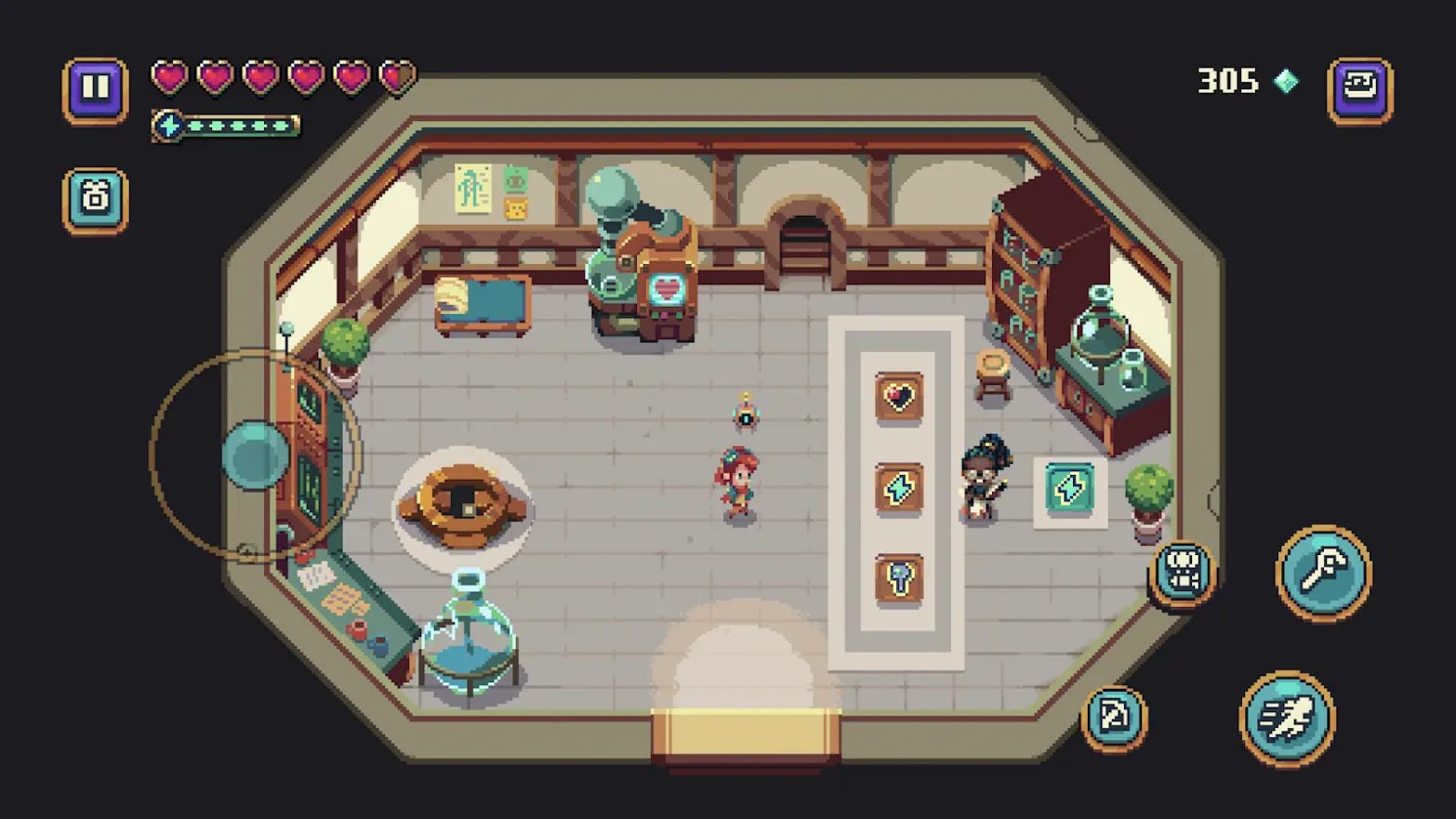This screenshot has width=1456, height=819.
Task: Select the wrench tool icon bottom right
Action: pos(1324,574)
